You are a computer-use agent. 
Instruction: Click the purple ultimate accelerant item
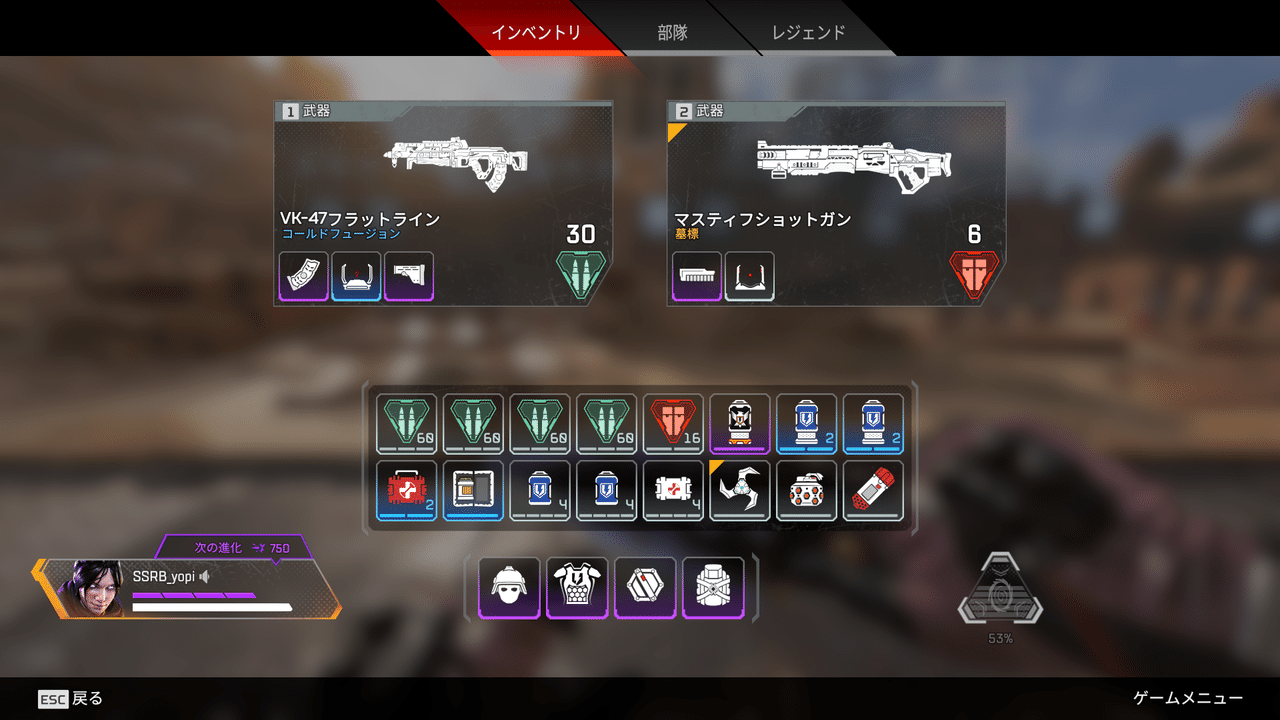pyautogui.click(x=740, y=423)
